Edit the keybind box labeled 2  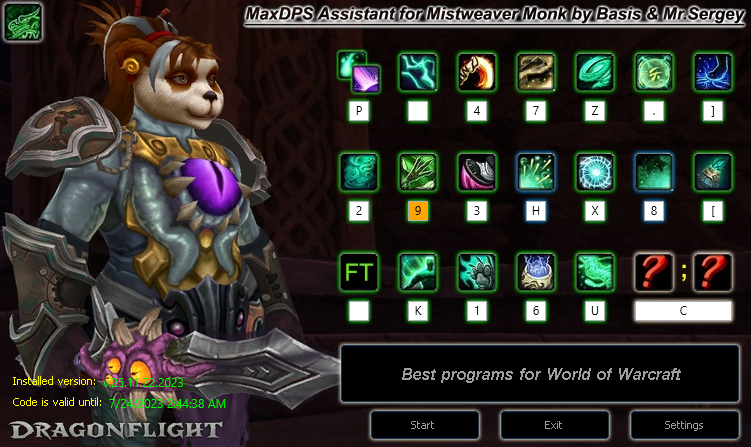[358, 211]
